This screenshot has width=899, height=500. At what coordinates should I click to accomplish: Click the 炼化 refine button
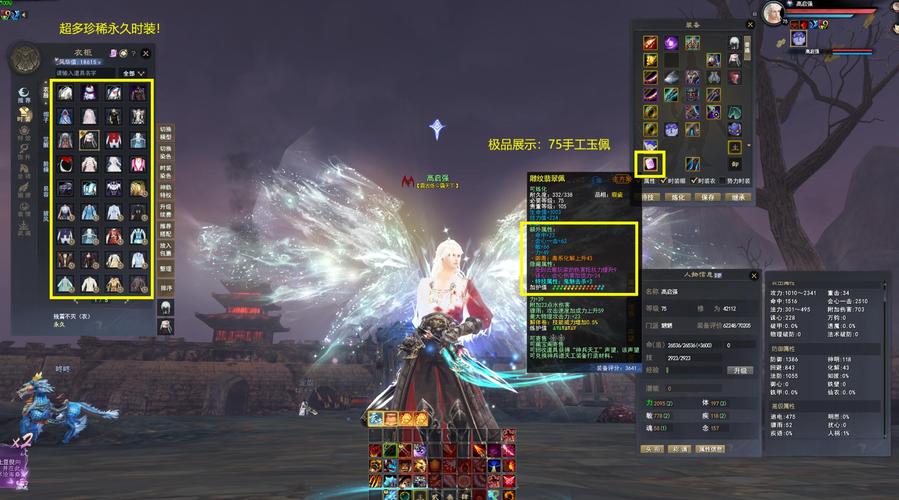(678, 197)
